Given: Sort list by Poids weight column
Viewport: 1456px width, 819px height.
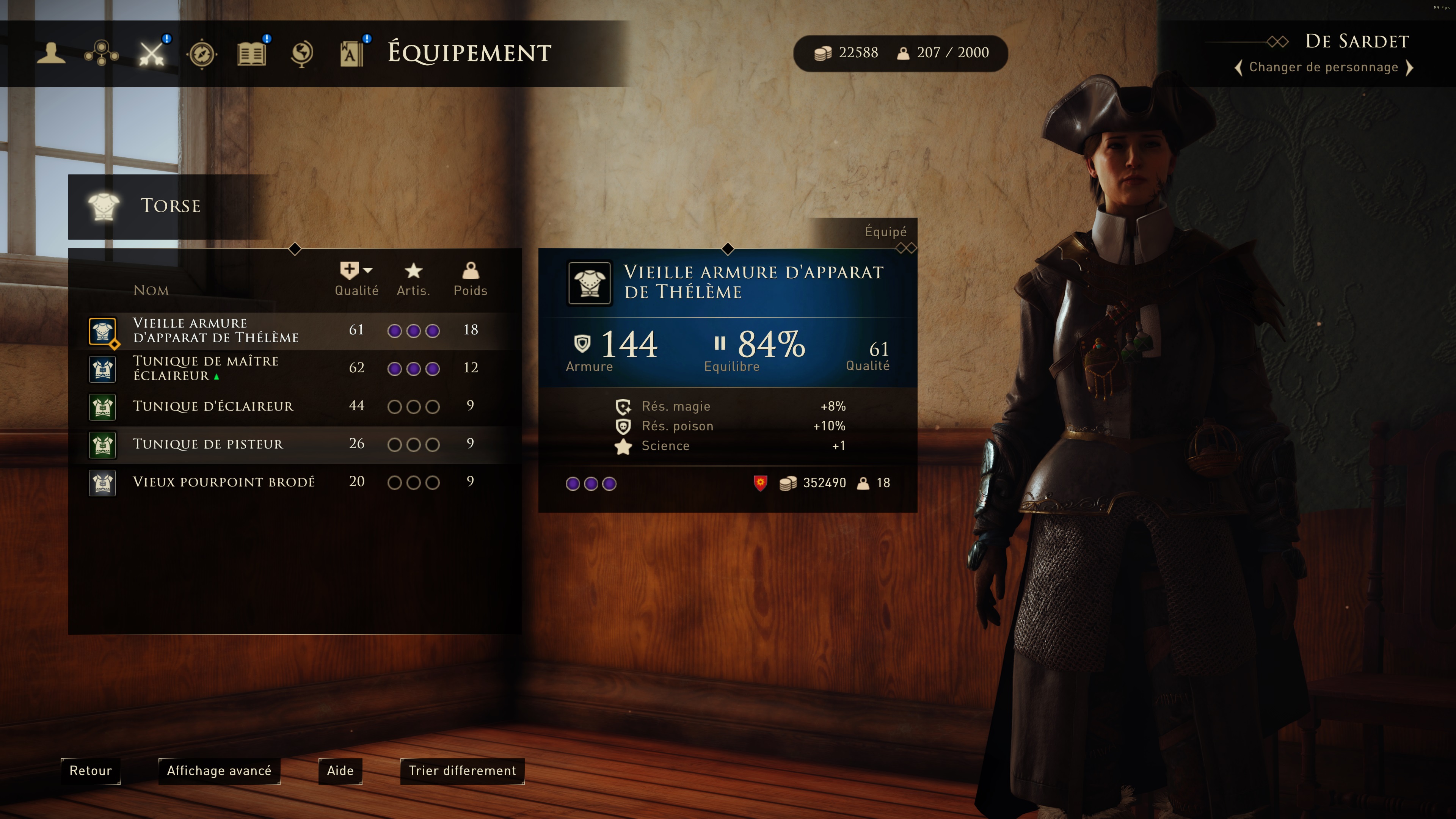Looking at the screenshot, I should click(470, 279).
